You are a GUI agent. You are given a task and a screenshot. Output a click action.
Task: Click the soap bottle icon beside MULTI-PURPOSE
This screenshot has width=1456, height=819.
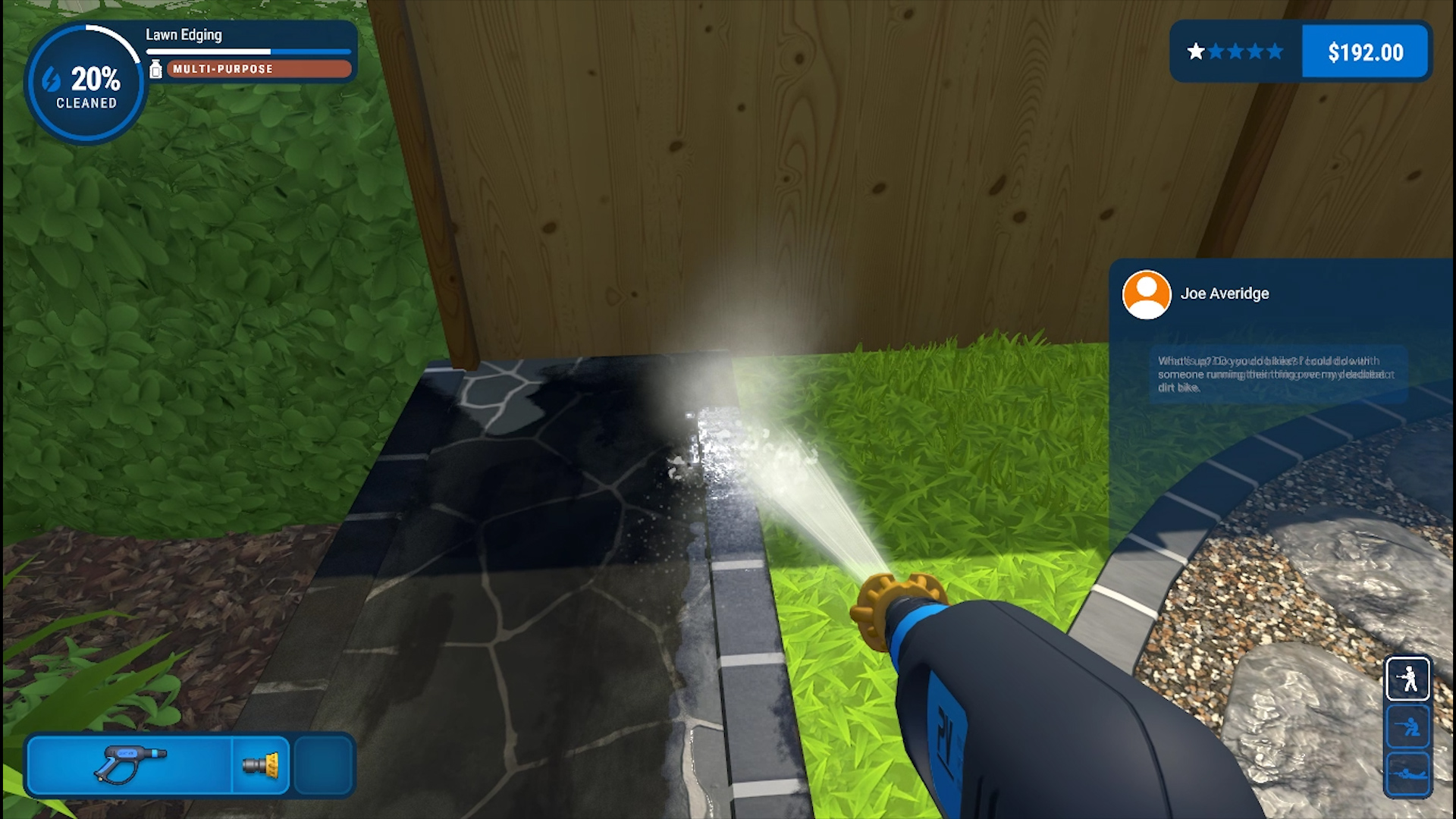click(156, 69)
